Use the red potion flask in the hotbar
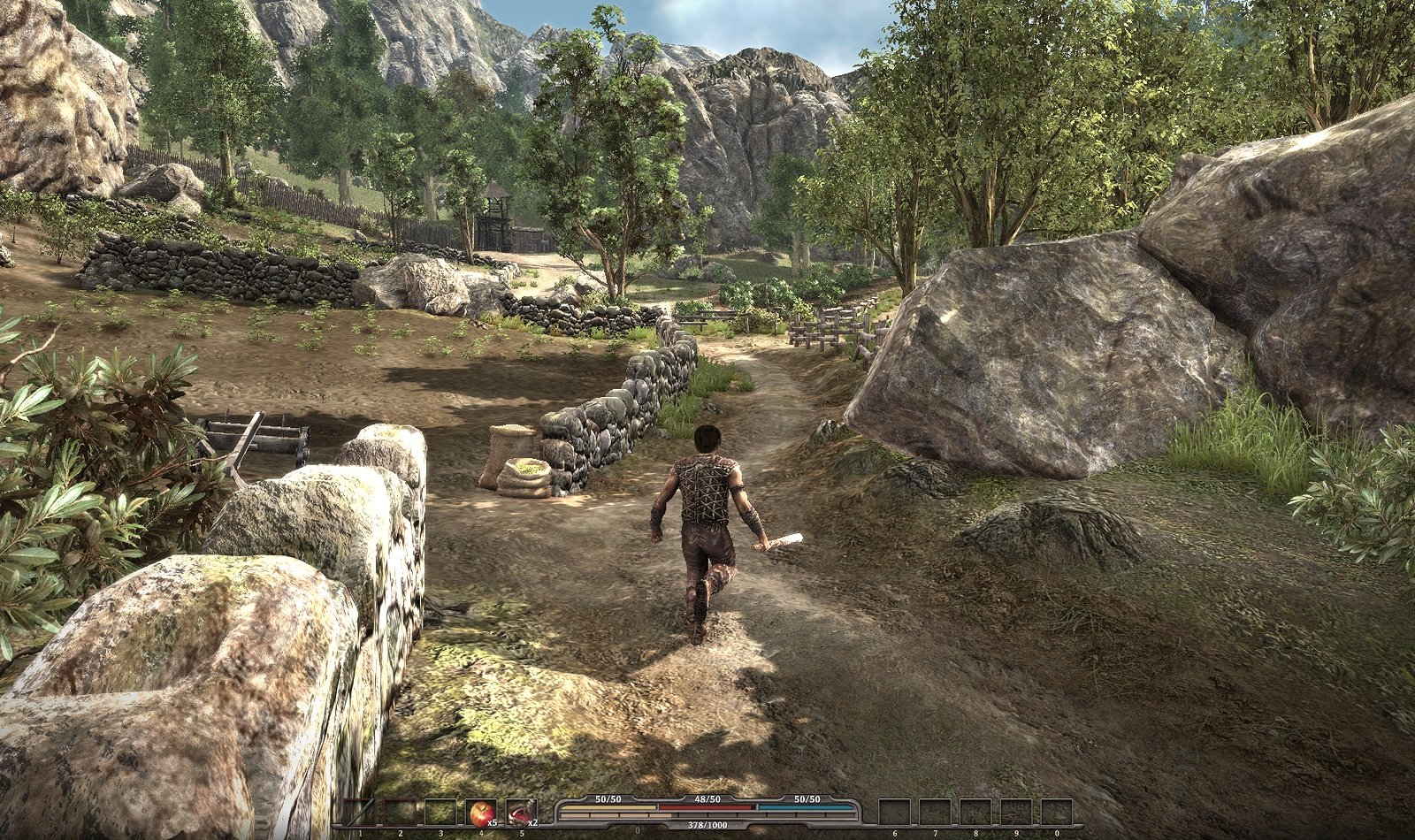This screenshot has width=1415, height=840. tap(521, 812)
